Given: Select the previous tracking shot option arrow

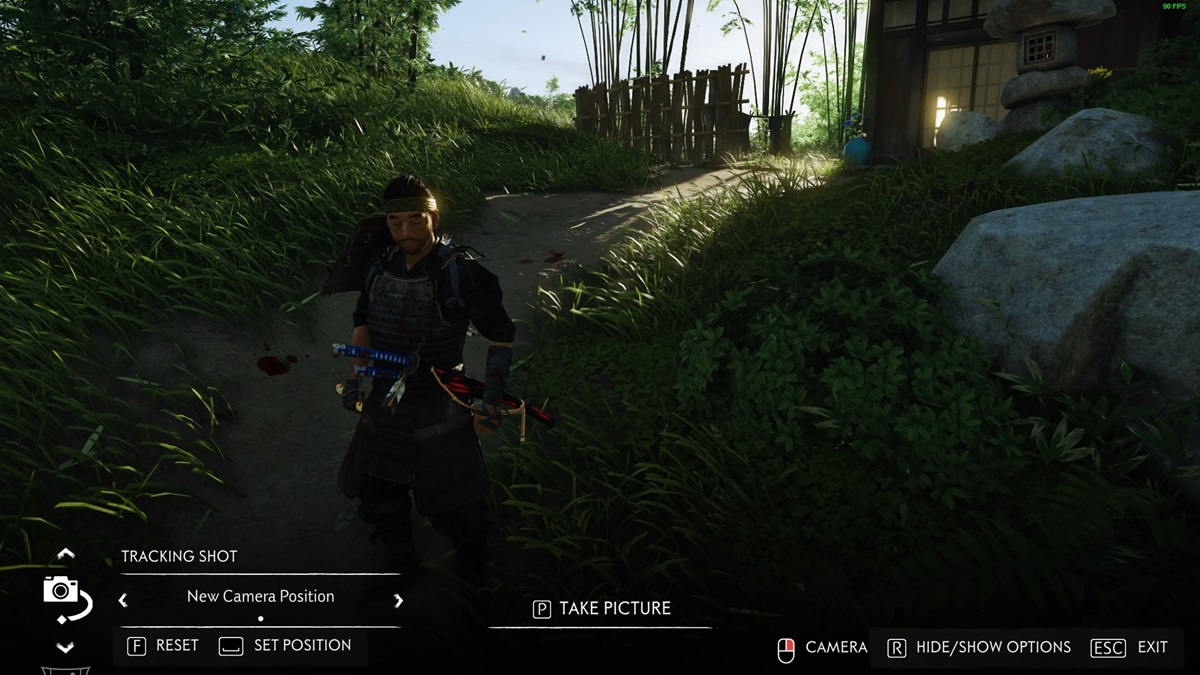Looking at the screenshot, I should click(x=123, y=601).
